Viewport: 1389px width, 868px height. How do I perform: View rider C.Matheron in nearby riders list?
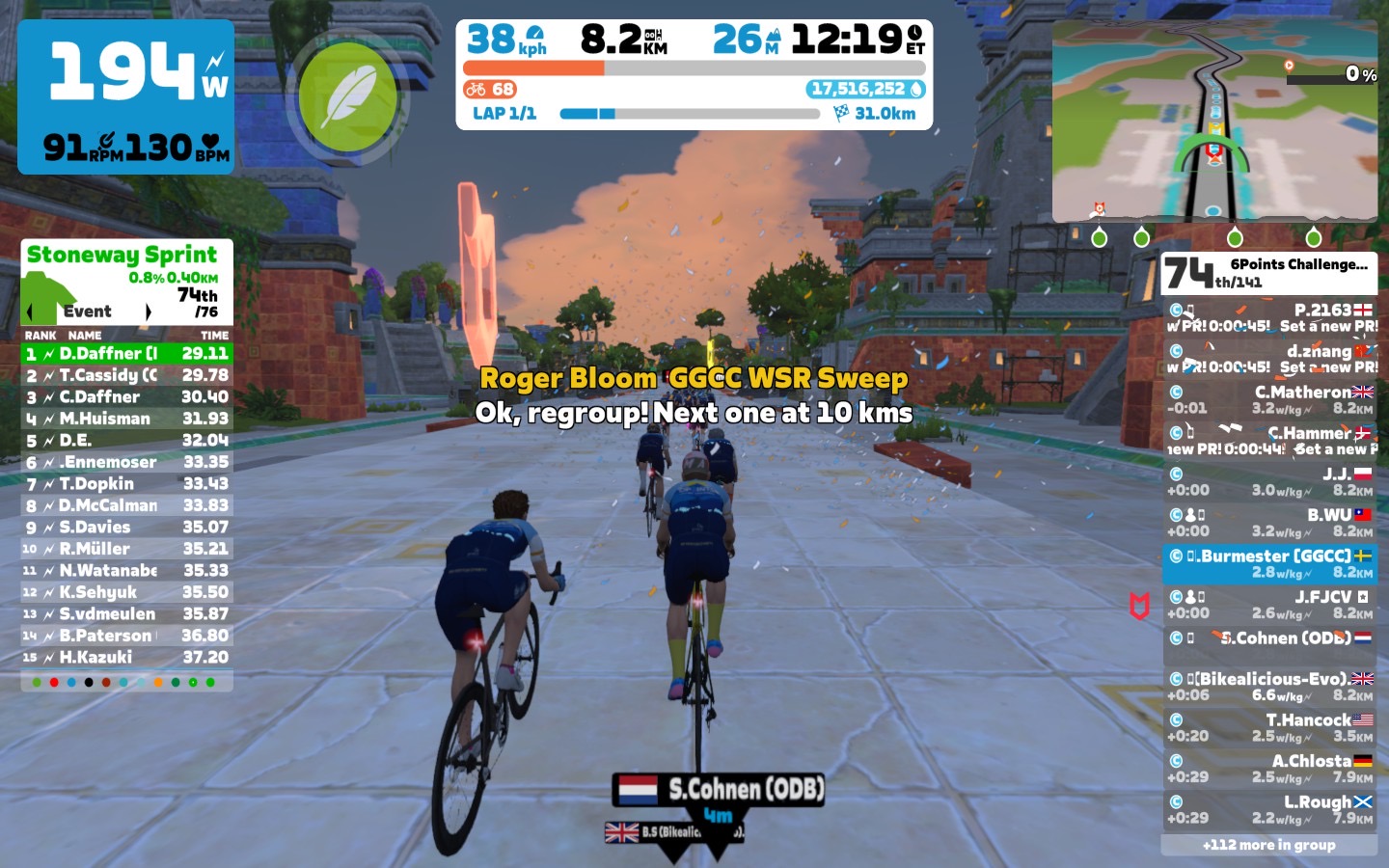(x=1269, y=399)
